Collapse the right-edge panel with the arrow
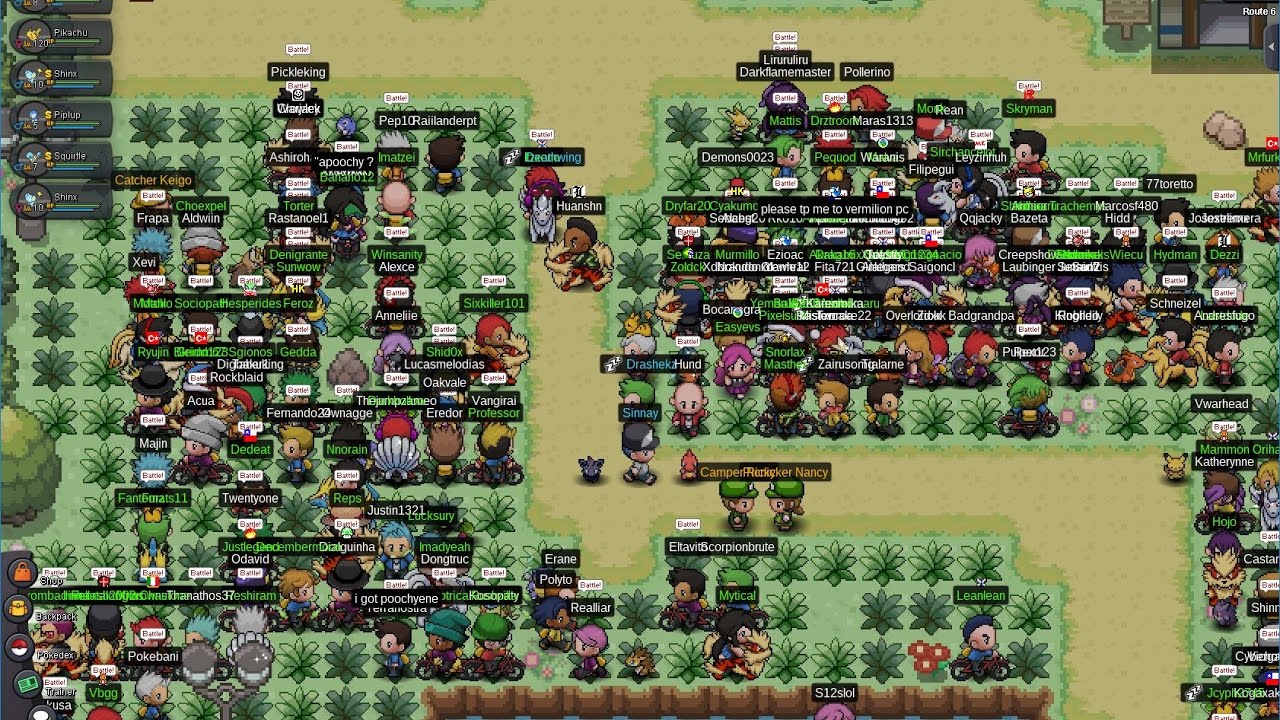 1271,46
